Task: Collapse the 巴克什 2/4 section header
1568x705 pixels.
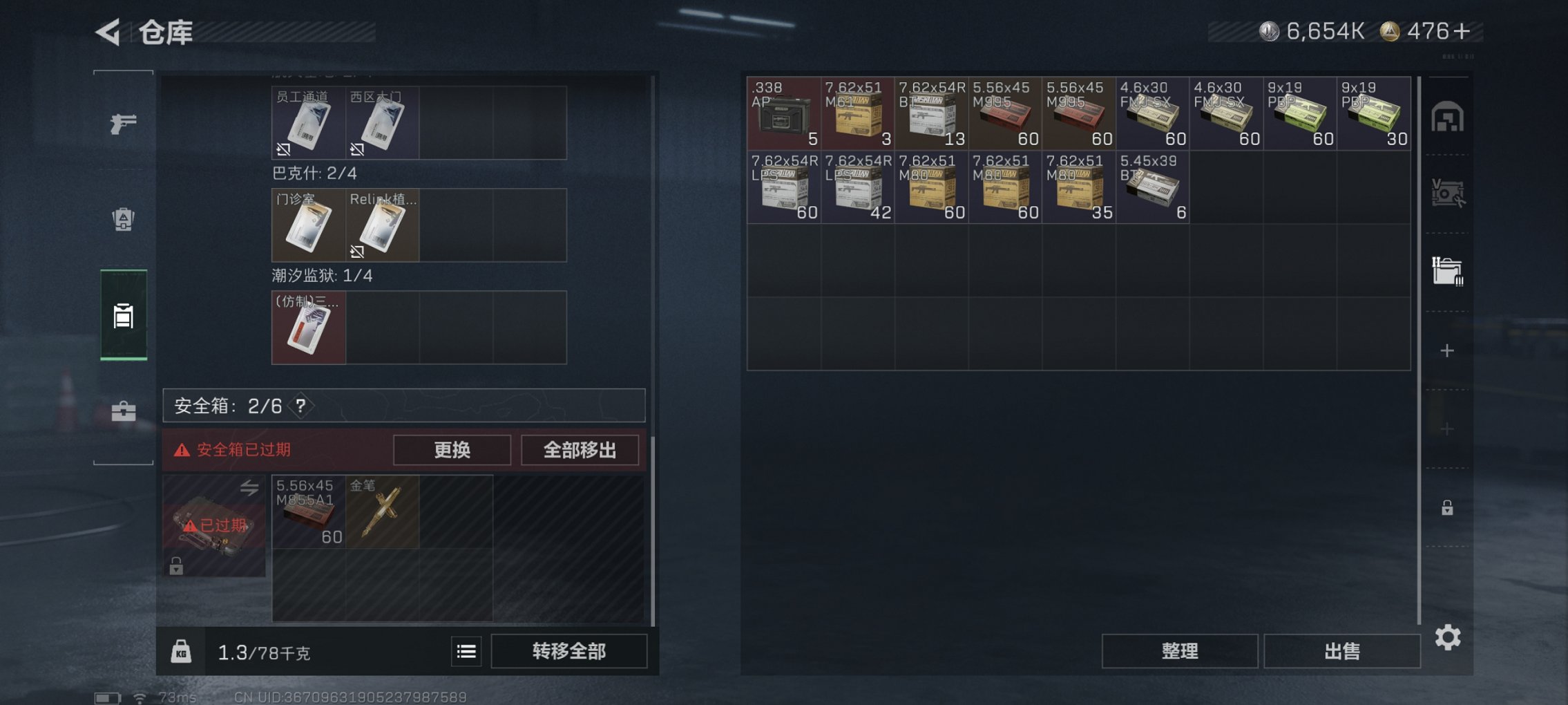Action: point(314,174)
